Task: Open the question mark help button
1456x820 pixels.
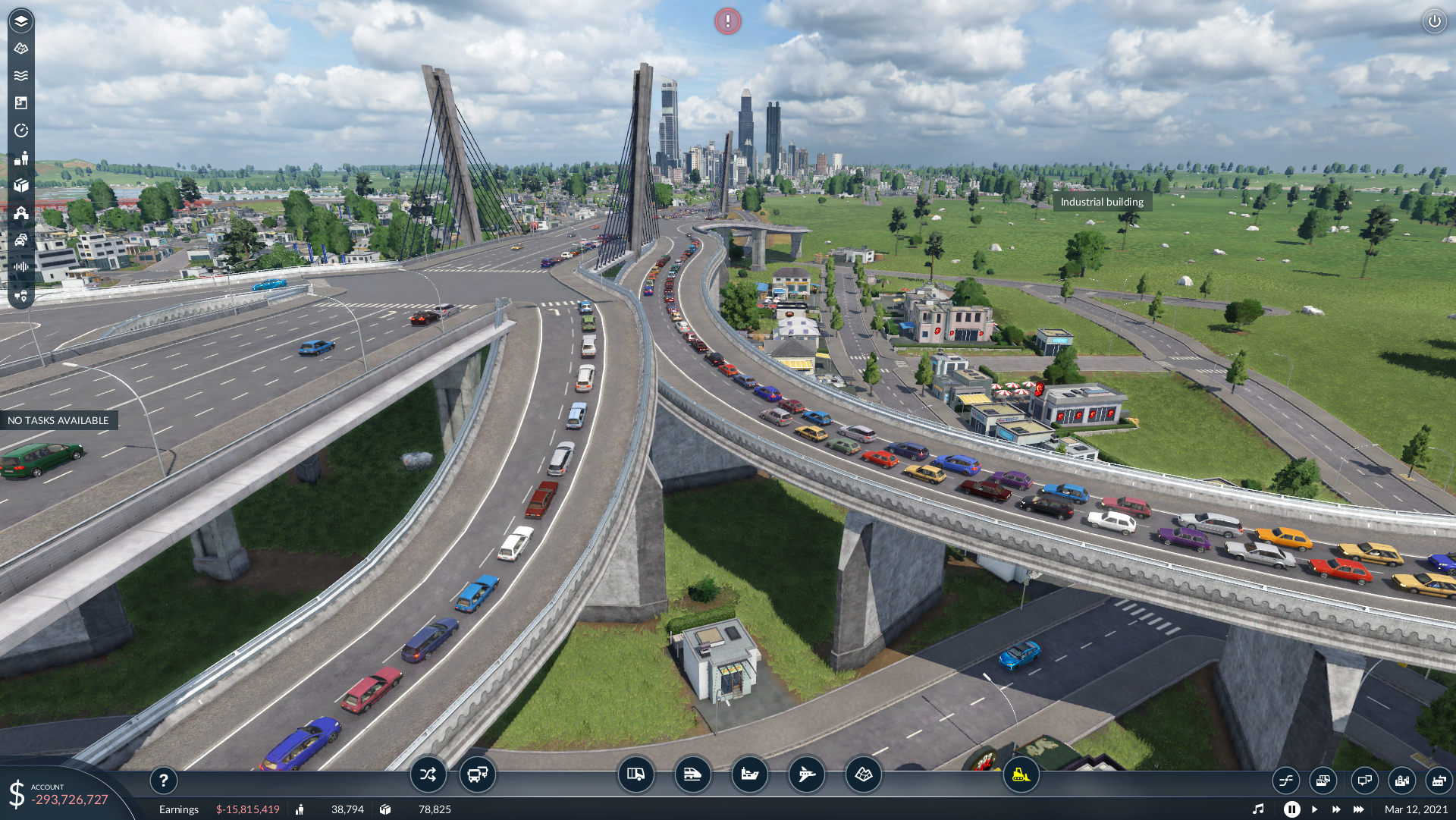Action: [x=163, y=780]
